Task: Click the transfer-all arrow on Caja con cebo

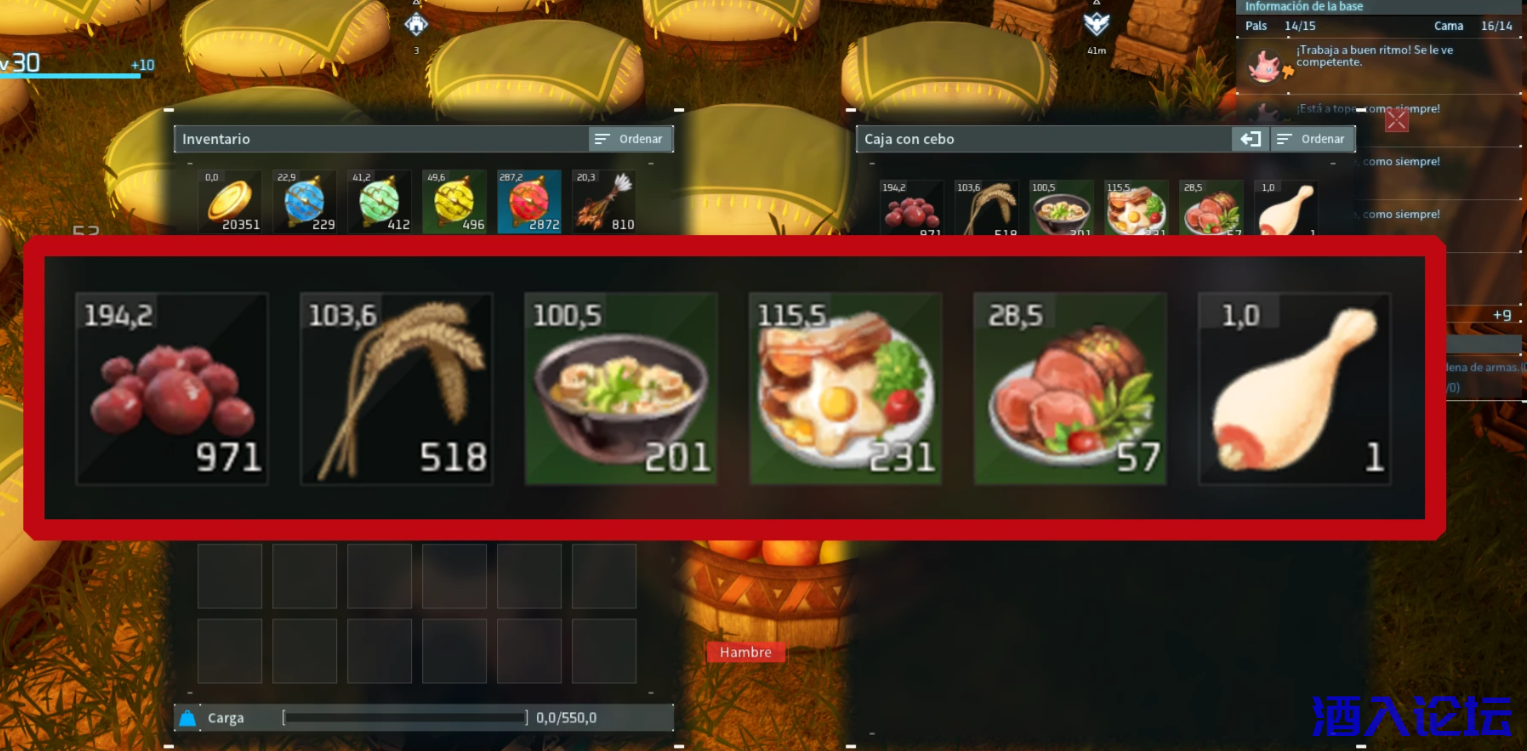Action: [x=1250, y=139]
